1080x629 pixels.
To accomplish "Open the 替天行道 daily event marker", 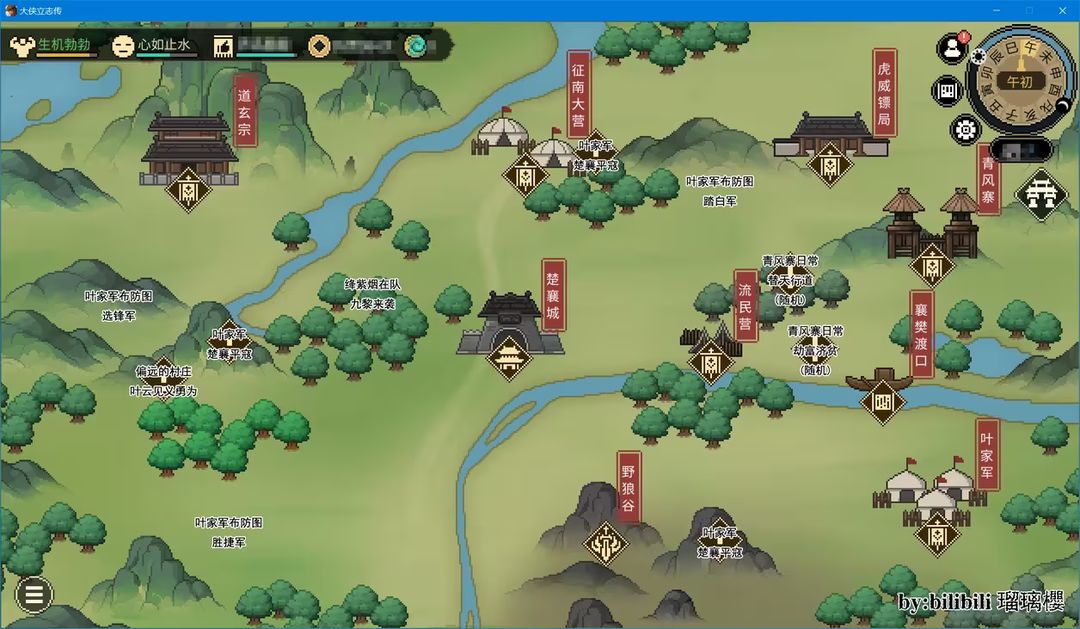I will tap(790, 281).
